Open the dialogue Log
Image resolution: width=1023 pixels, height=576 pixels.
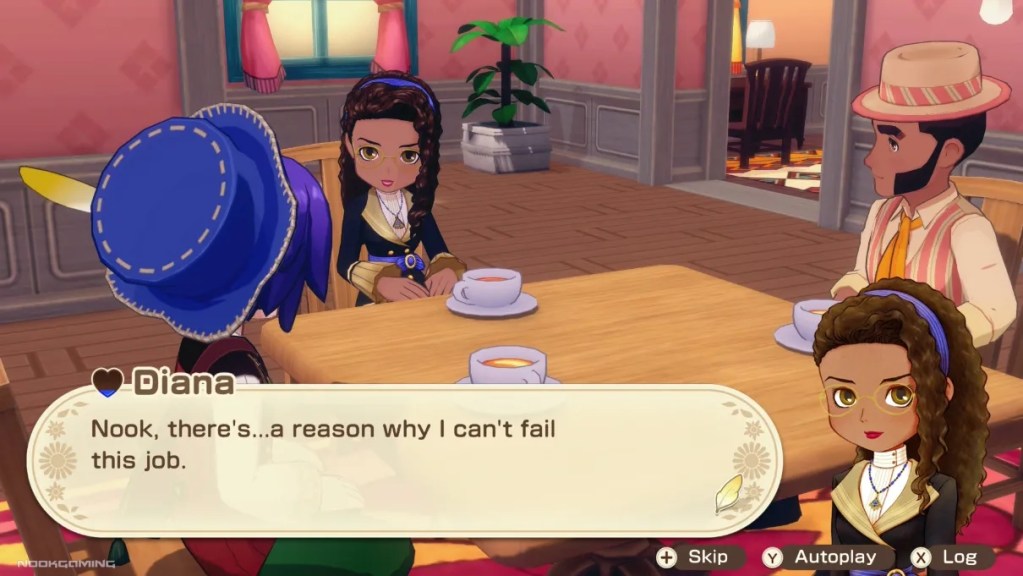click(946, 557)
